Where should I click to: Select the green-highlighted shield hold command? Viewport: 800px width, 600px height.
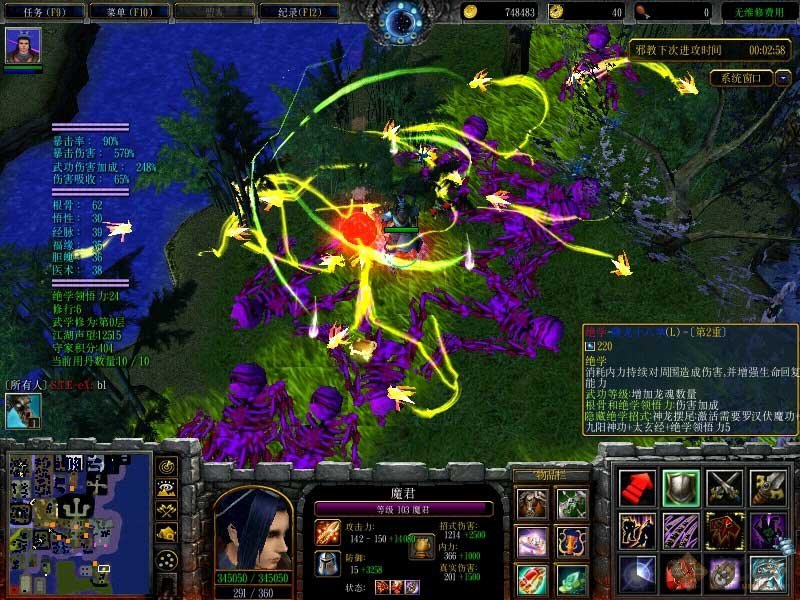pyautogui.click(x=681, y=488)
